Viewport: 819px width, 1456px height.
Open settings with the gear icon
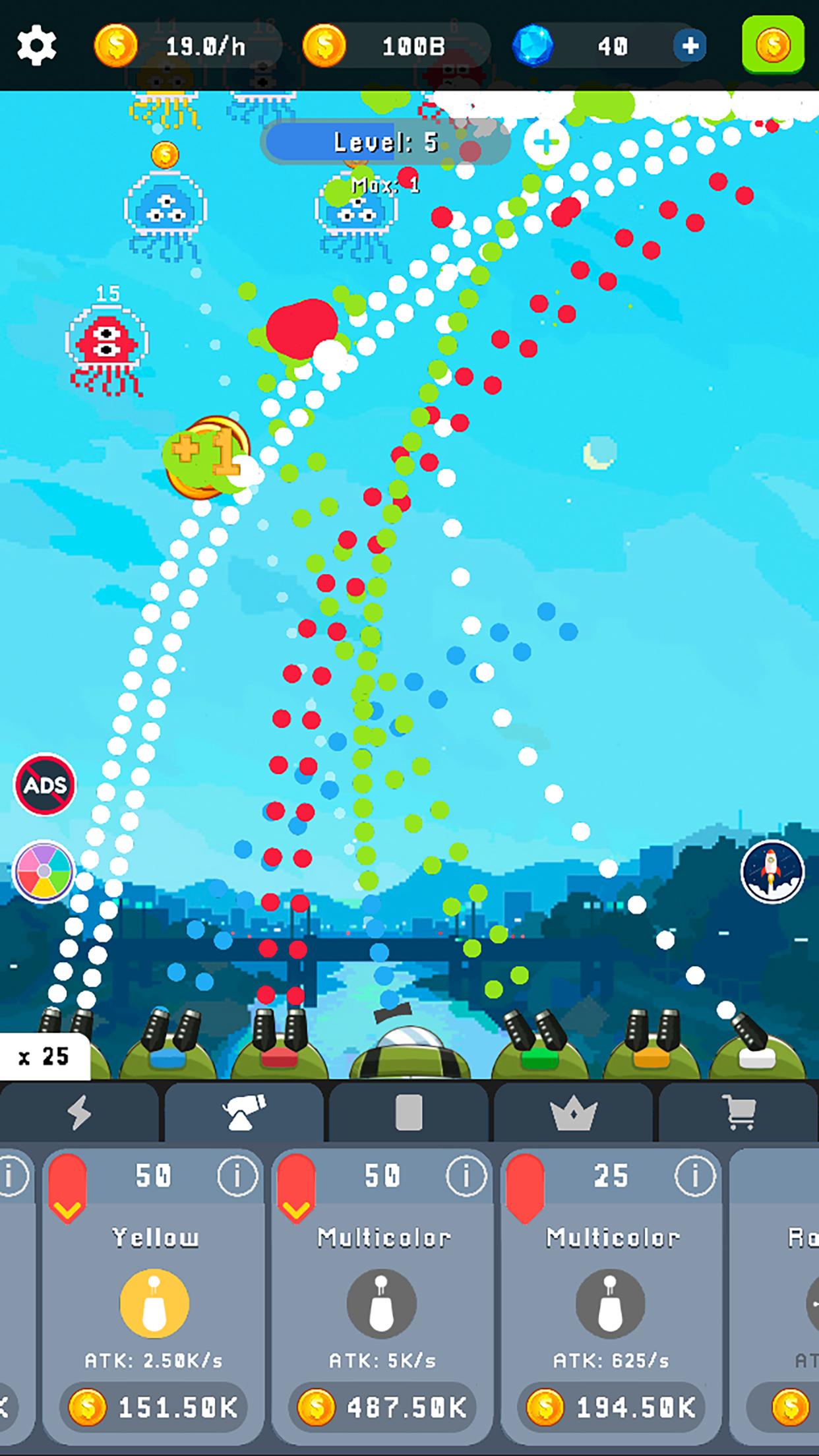(37, 46)
